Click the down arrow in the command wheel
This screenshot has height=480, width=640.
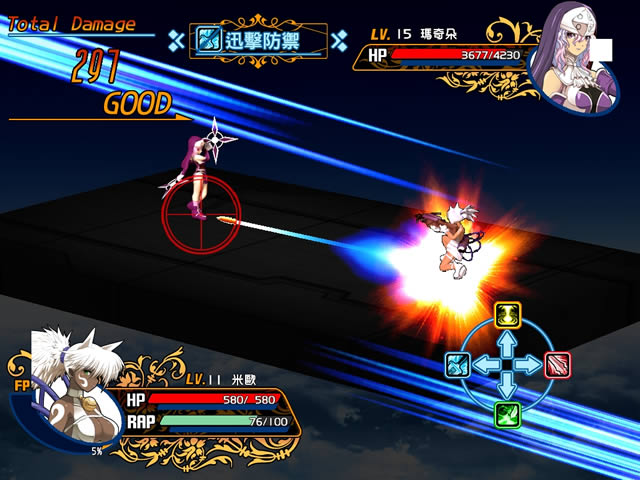508,387
